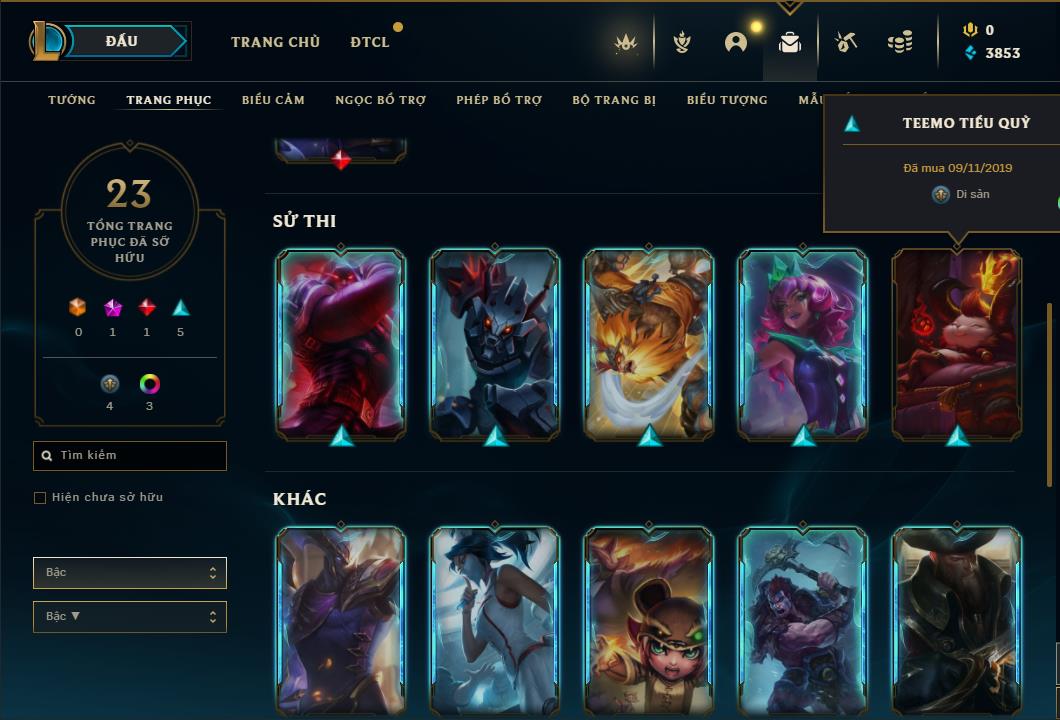Go to the PHÉP BỔ TRỢ tab
1060x720 pixels.
[x=499, y=100]
